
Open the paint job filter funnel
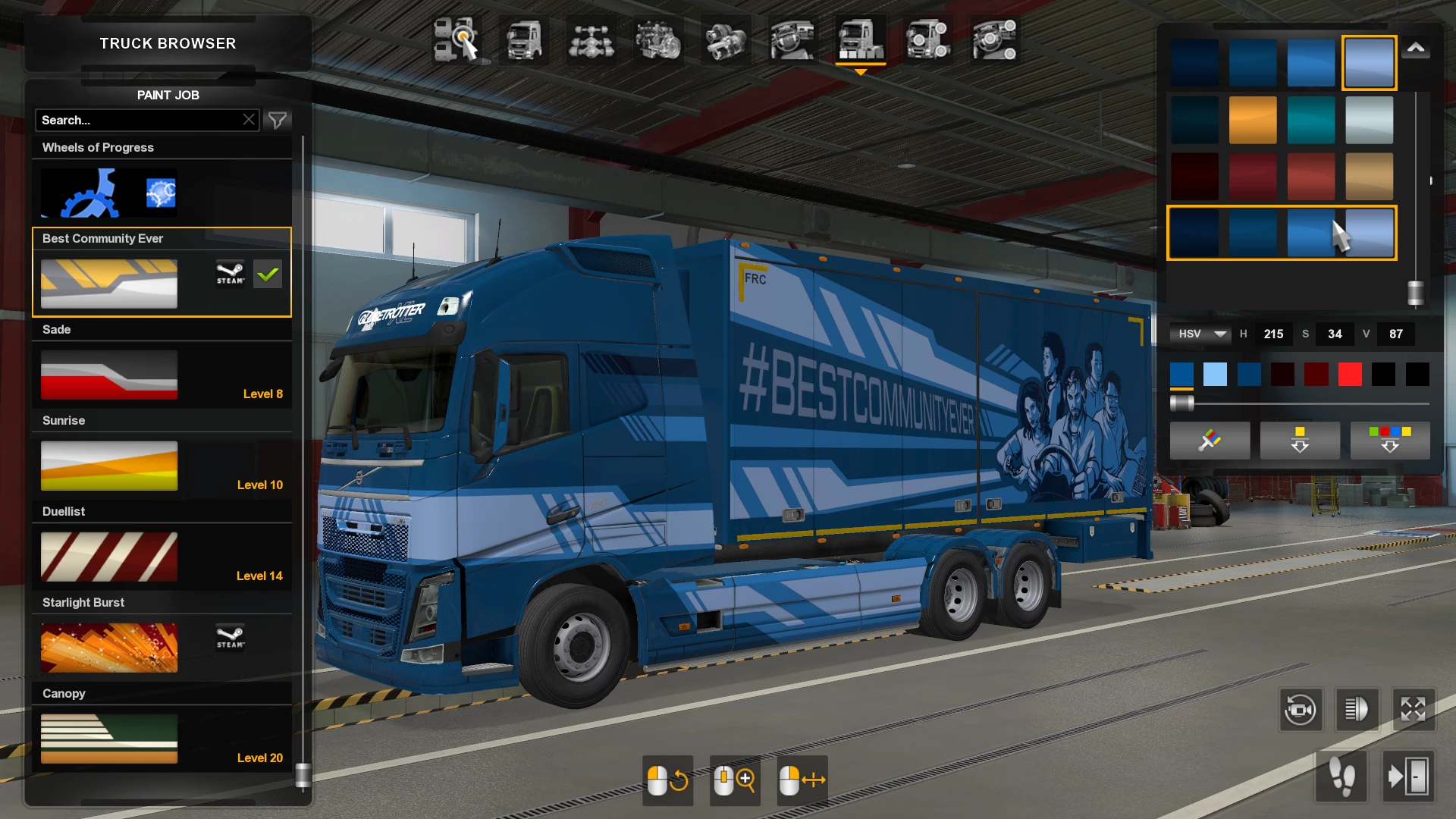[x=278, y=120]
